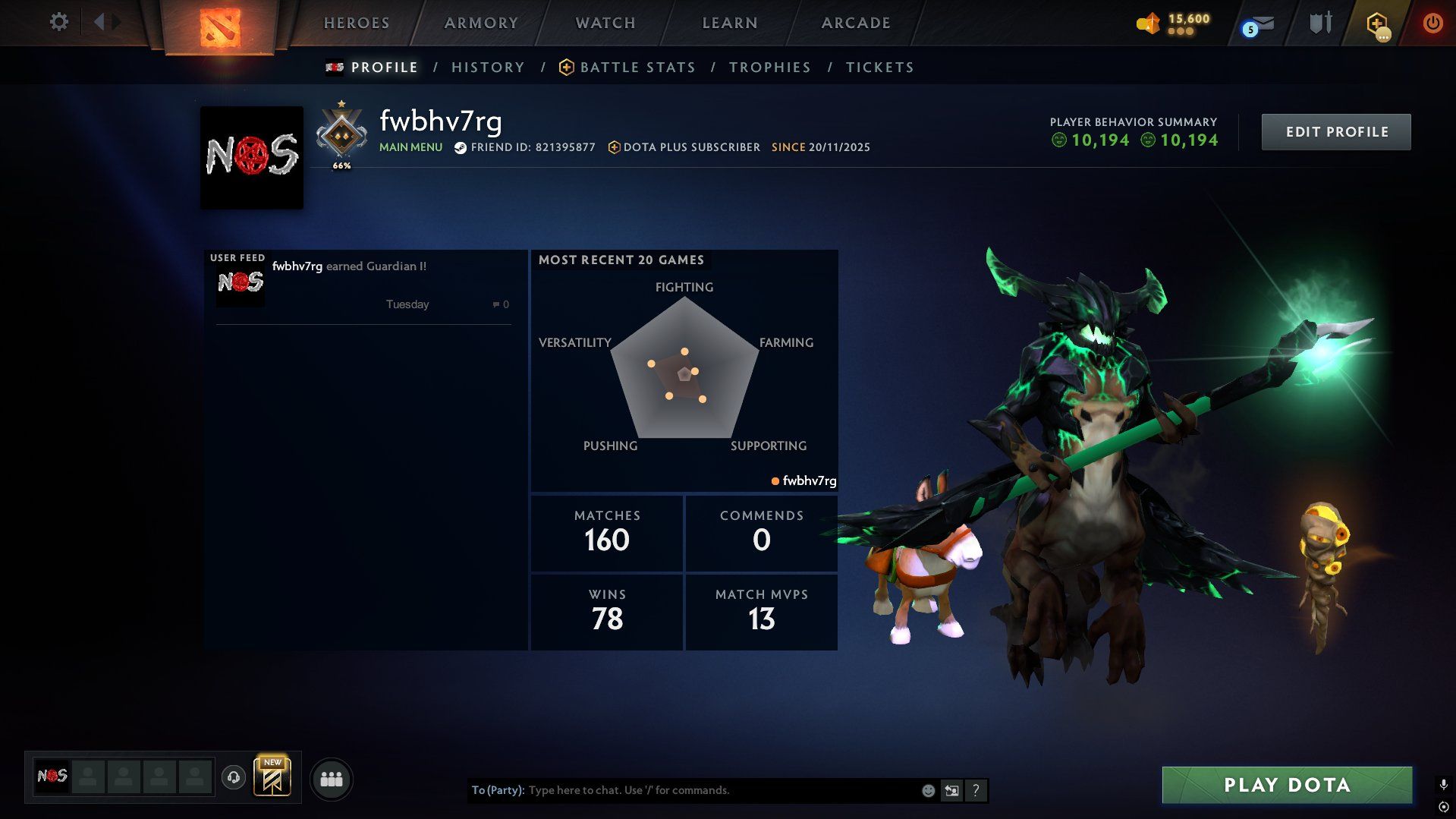Open the friends list group icon
Screen dimensions: 1456x819
point(332,779)
